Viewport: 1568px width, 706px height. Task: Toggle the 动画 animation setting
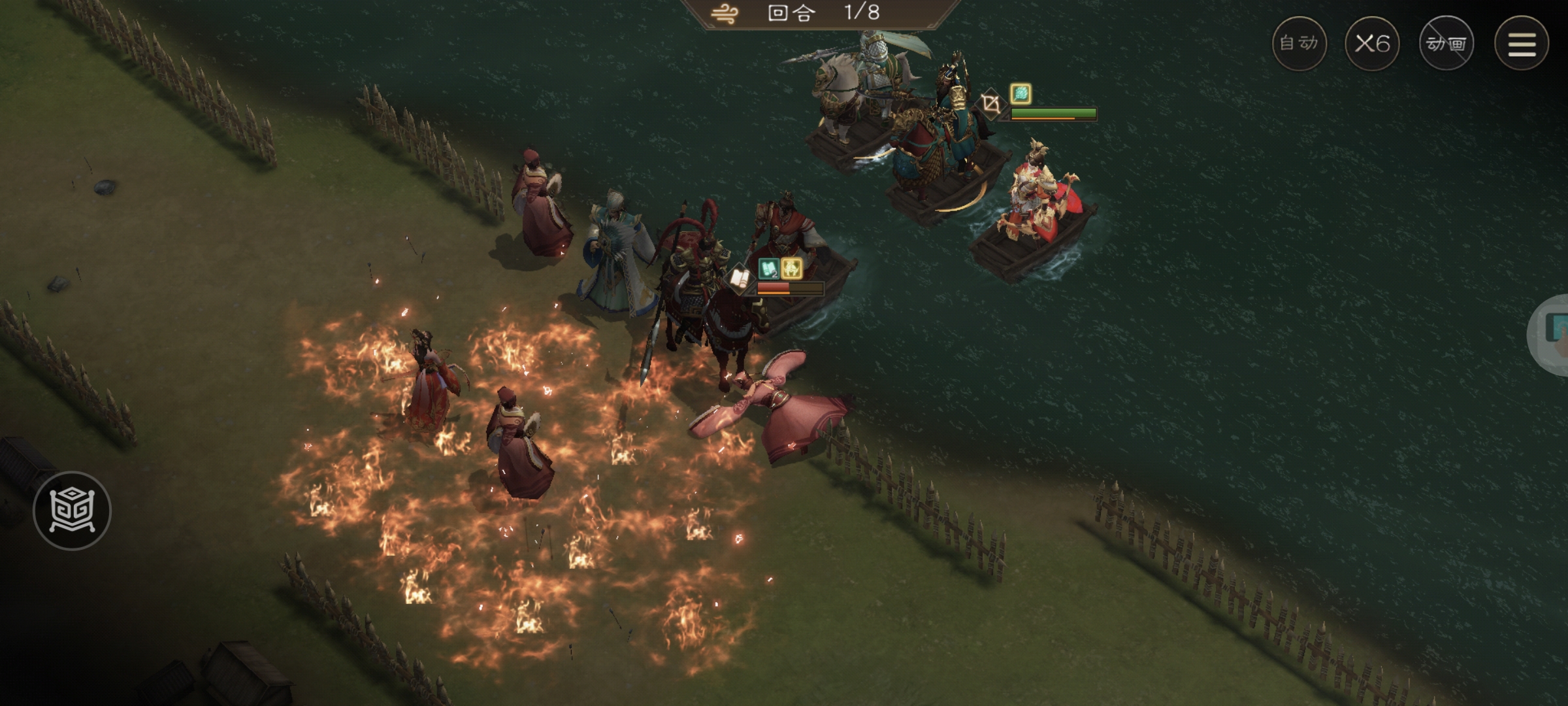click(1446, 44)
